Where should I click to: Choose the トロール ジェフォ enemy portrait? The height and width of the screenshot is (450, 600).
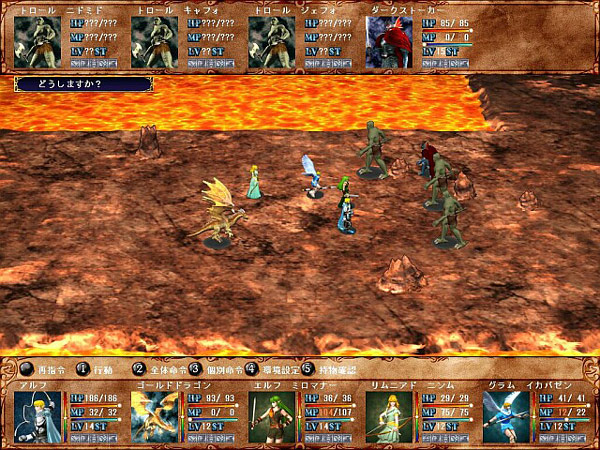click(x=272, y=43)
